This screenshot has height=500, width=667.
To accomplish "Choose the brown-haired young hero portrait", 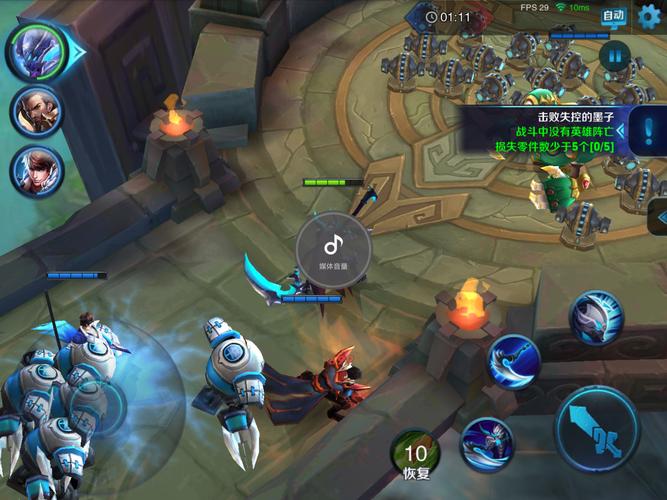I will (36, 170).
